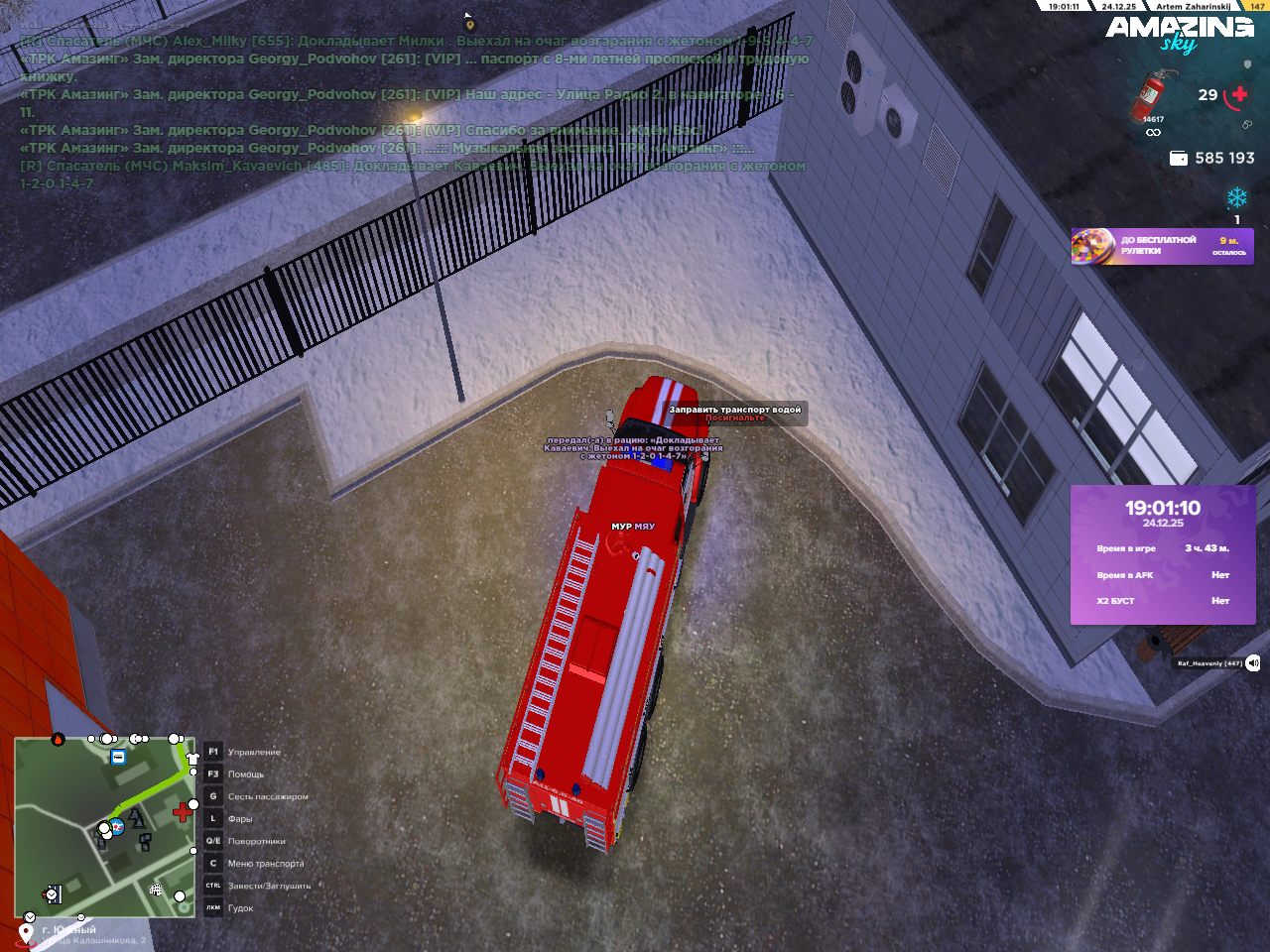Click the speaker icon beside Raf_Heavenly
Image resolution: width=1270 pixels, height=952 pixels.
pos(1253,662)
